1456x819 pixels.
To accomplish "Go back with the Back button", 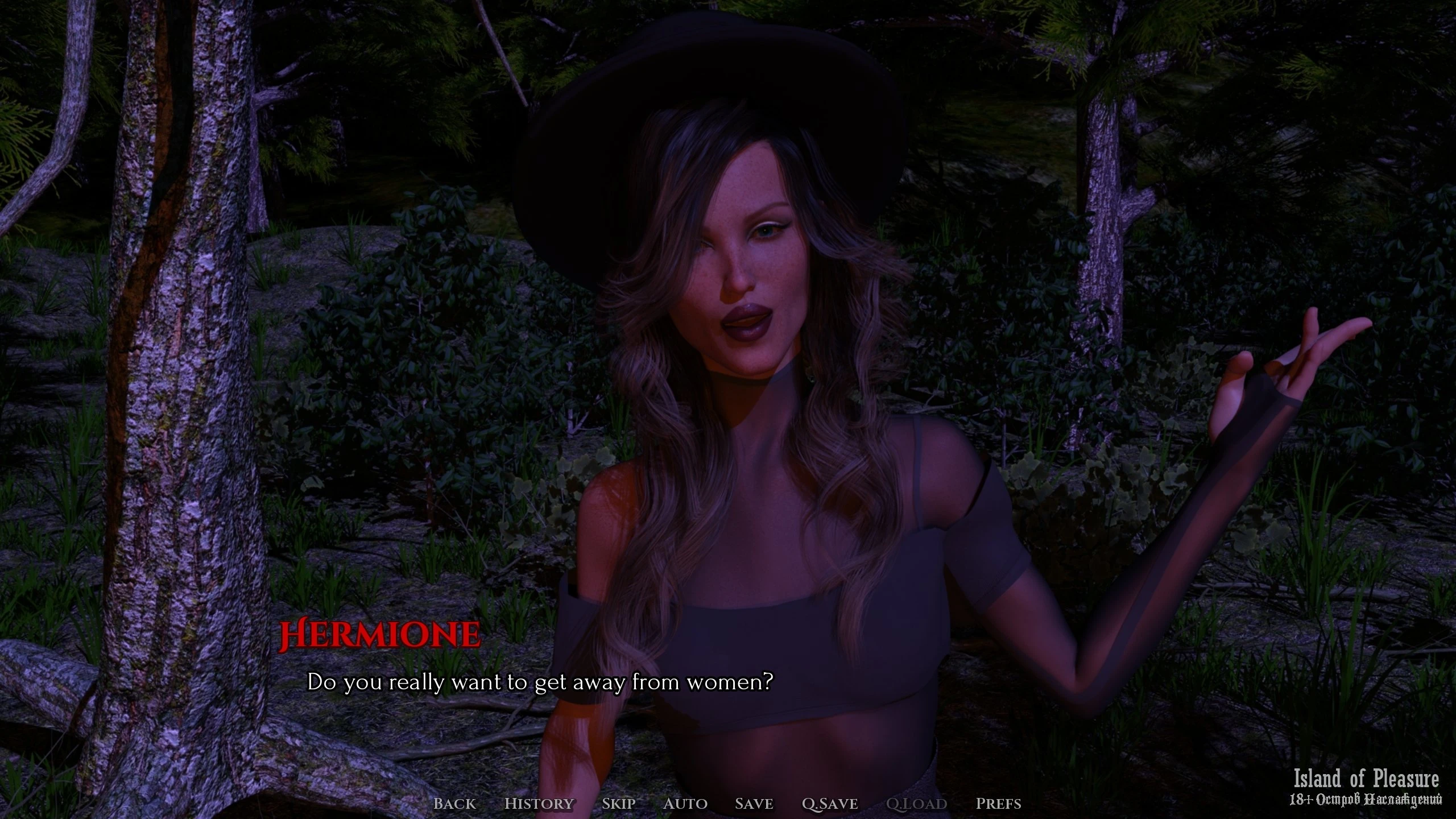I will (454, 804).
